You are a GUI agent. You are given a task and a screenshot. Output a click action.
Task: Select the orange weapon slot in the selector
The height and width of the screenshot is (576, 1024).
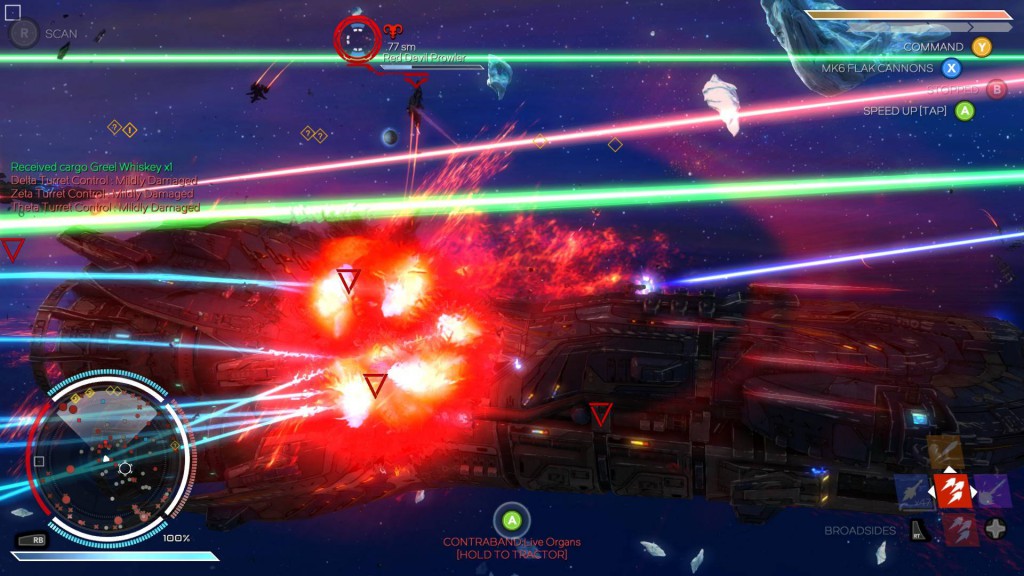click(x=945, y=454)
